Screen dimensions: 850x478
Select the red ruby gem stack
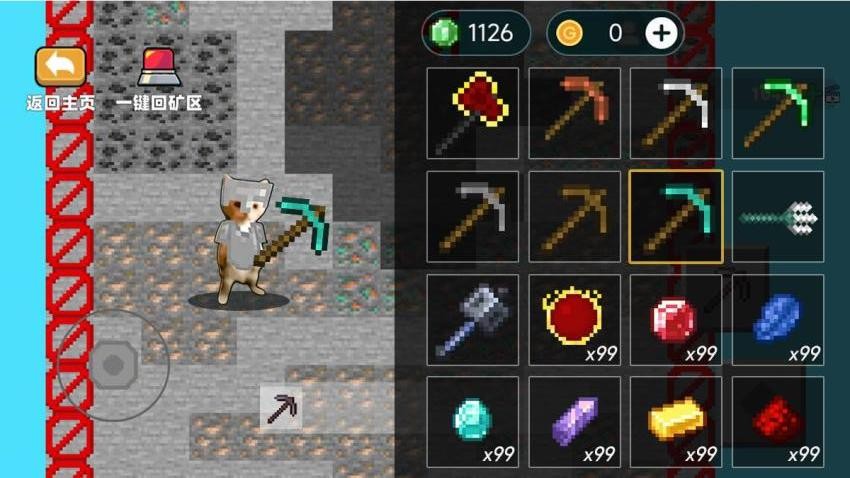click(676, 320)
